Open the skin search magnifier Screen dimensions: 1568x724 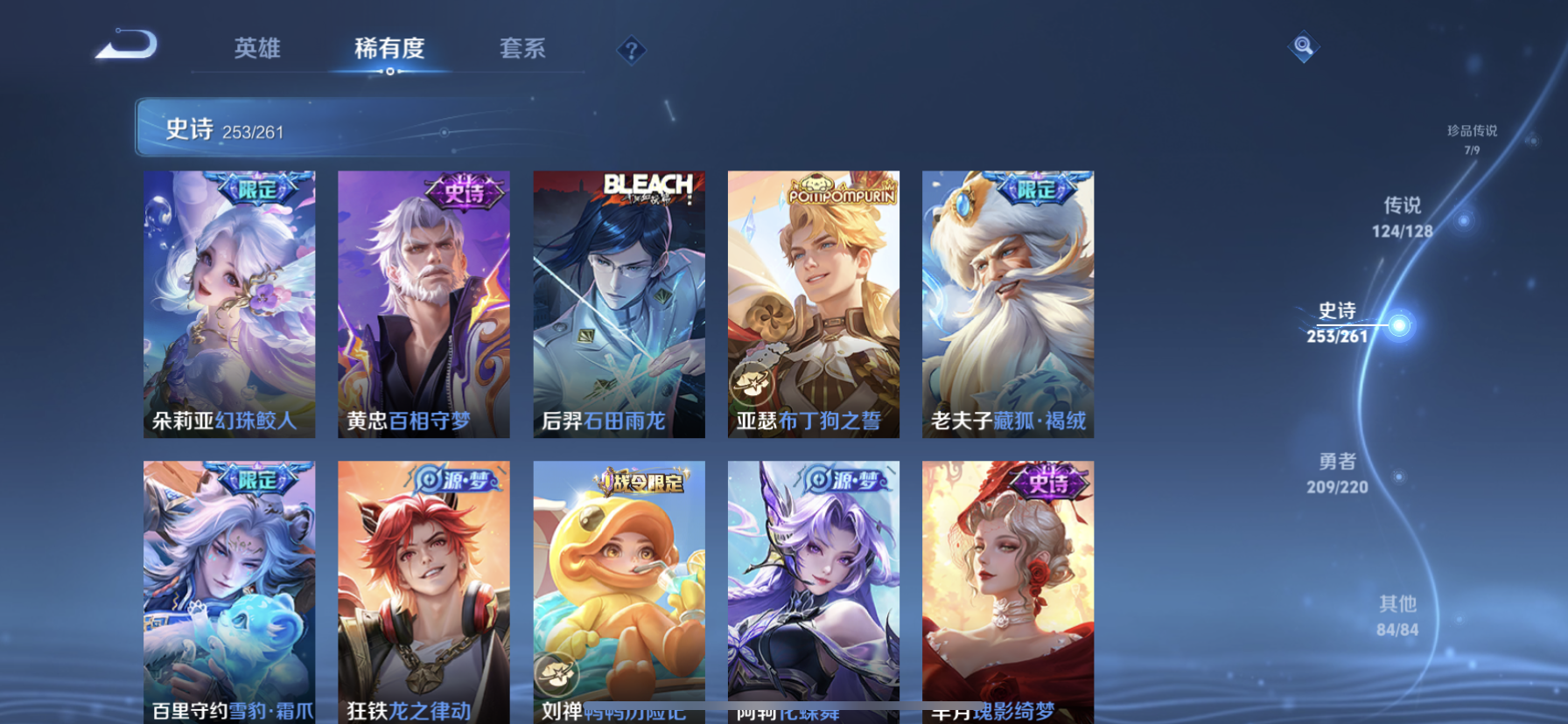[x=1303, y=46]
